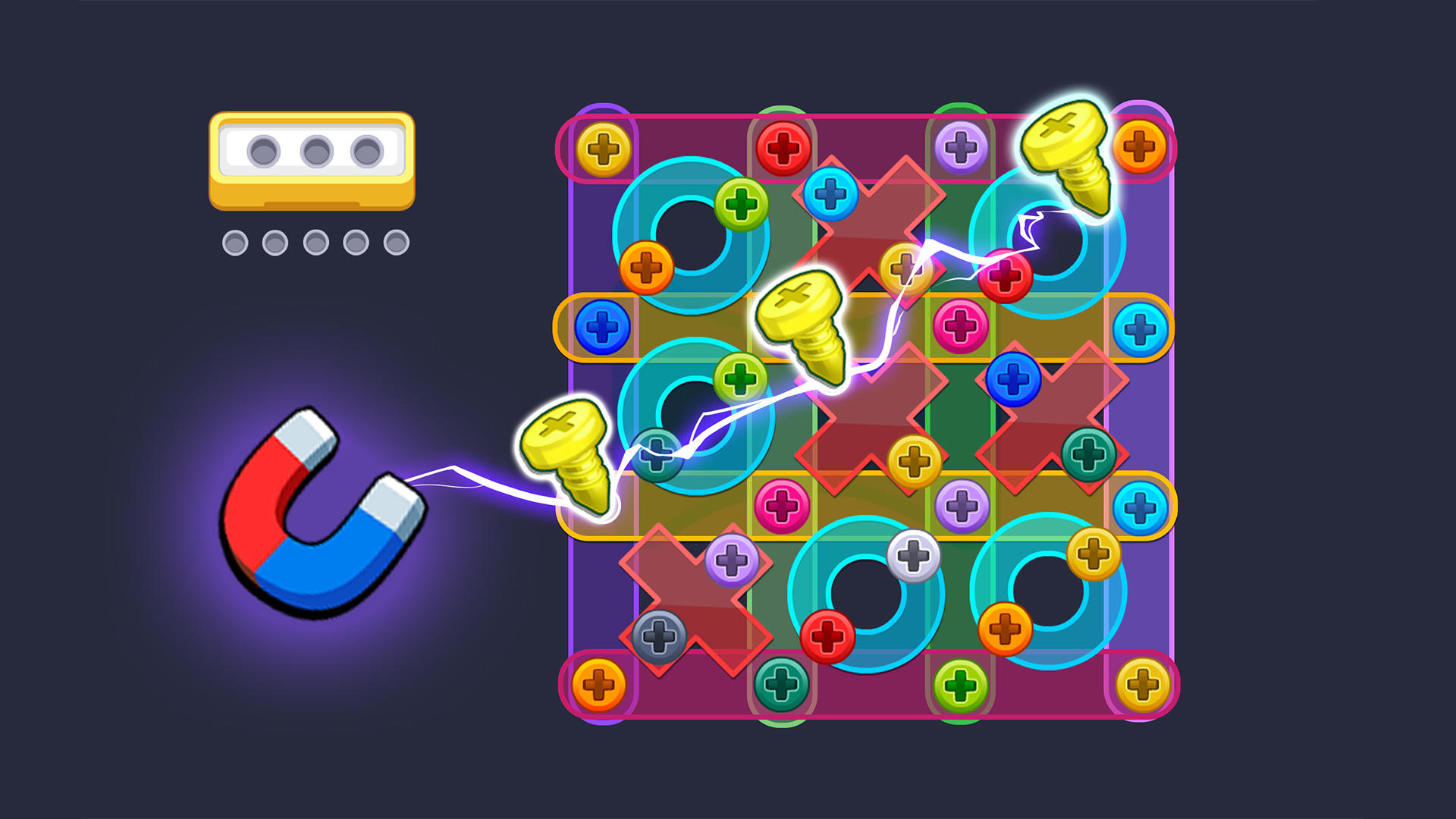Click the purple bolt near the top-right
The image size is (1456, 819).
pyautogui.click(x=959, y=144)
